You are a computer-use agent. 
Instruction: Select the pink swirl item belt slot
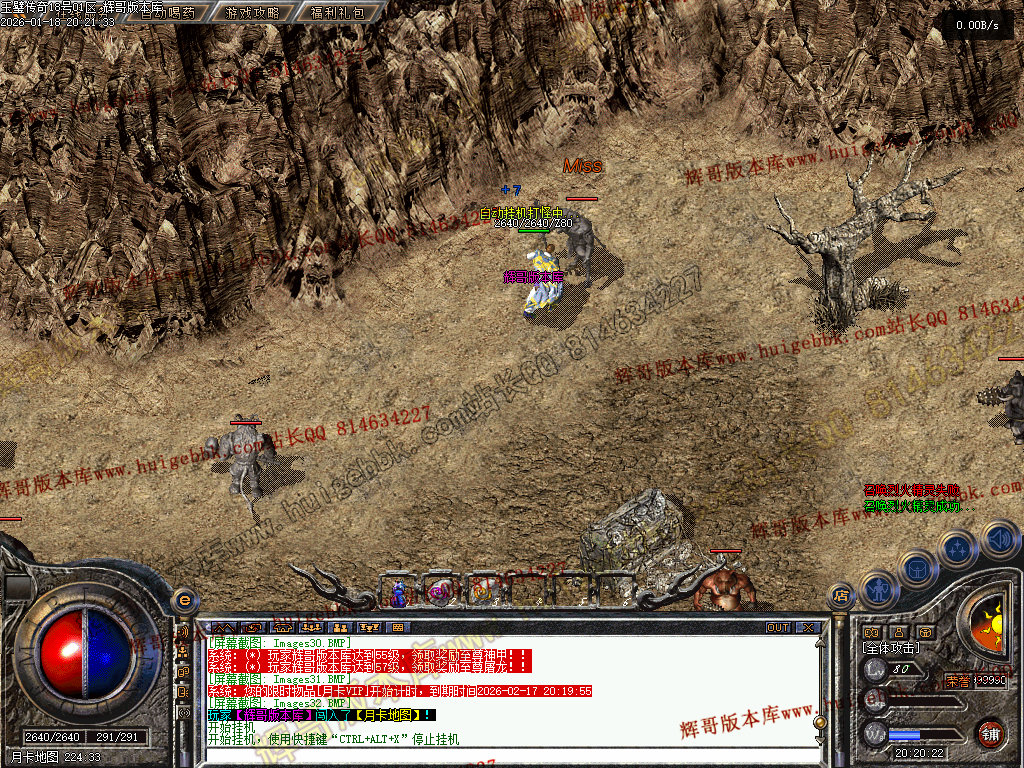[438, 593]
